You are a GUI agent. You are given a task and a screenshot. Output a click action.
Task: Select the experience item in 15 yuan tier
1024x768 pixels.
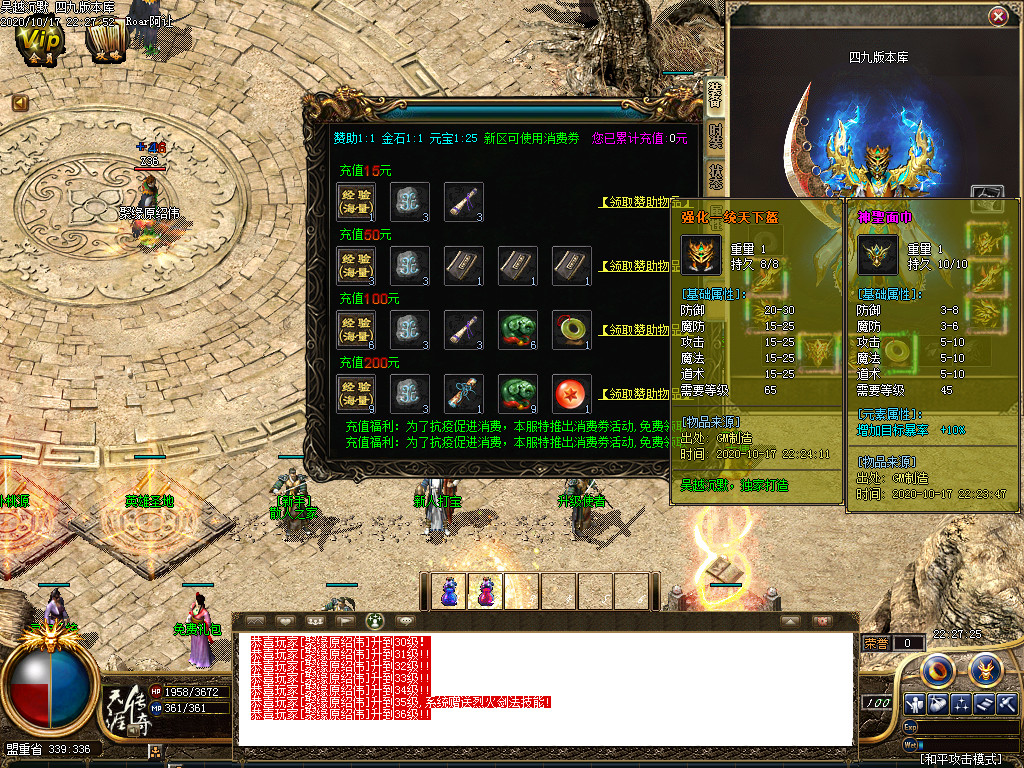[357, 201]
